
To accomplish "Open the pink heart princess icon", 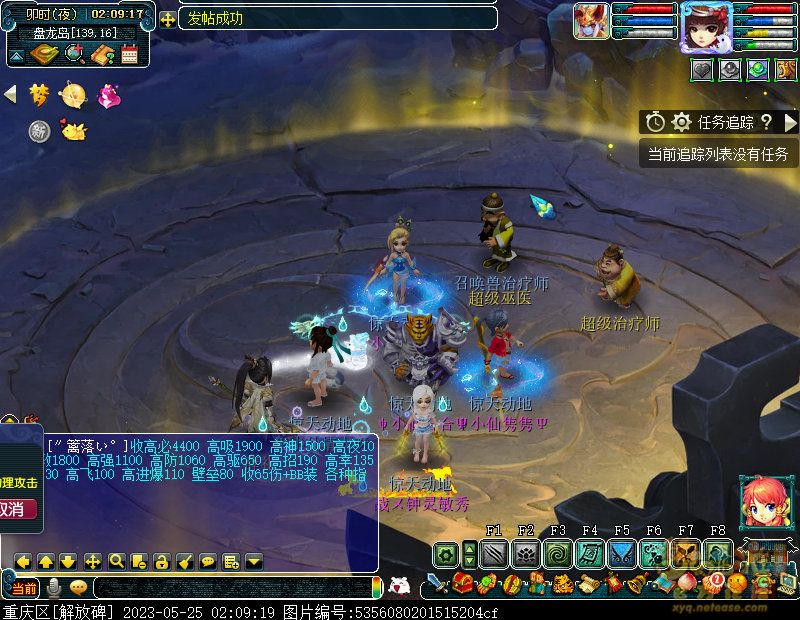I will (x=107, y=95).
